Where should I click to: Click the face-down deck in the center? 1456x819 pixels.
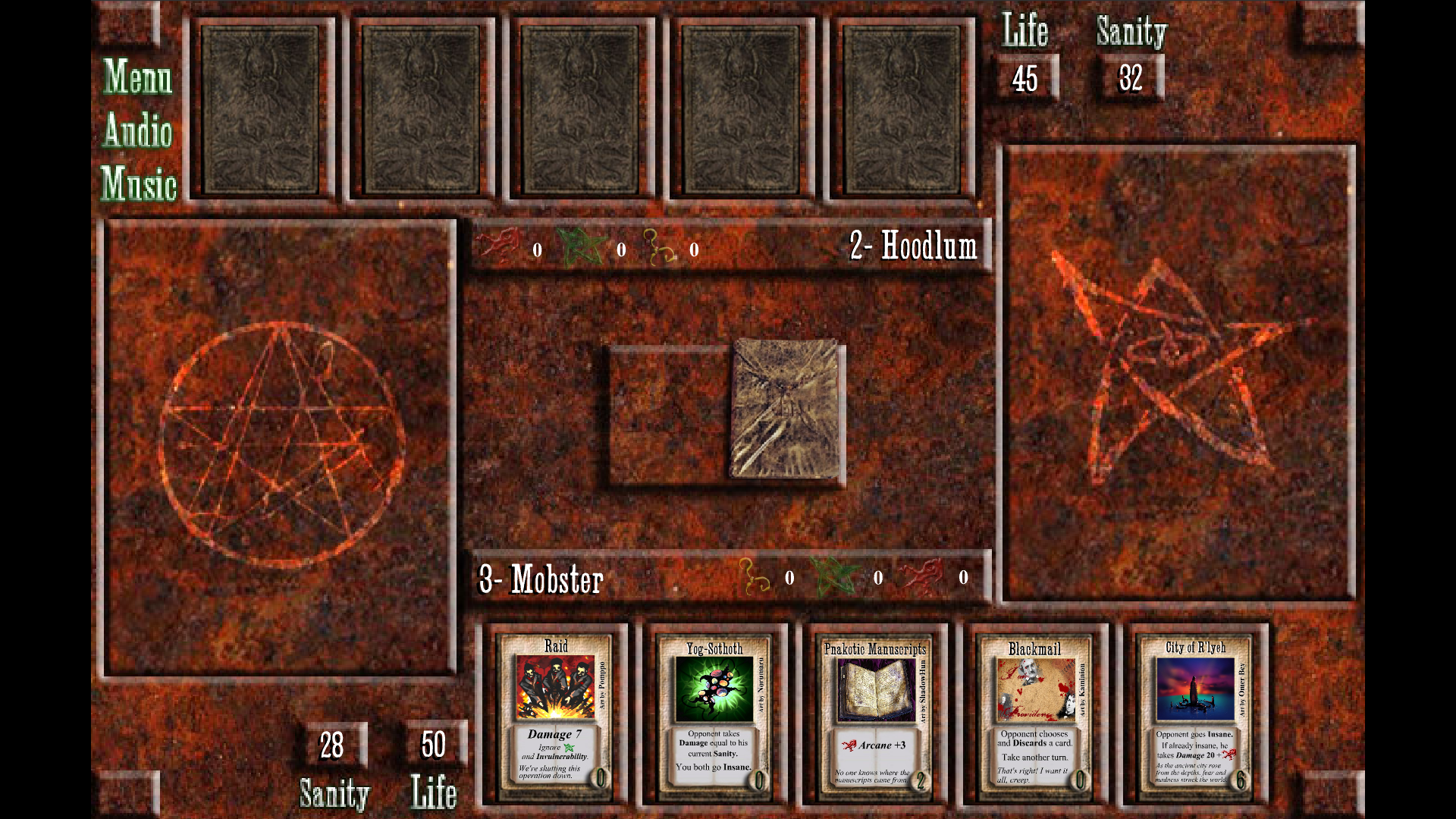(x=785, y=409)
